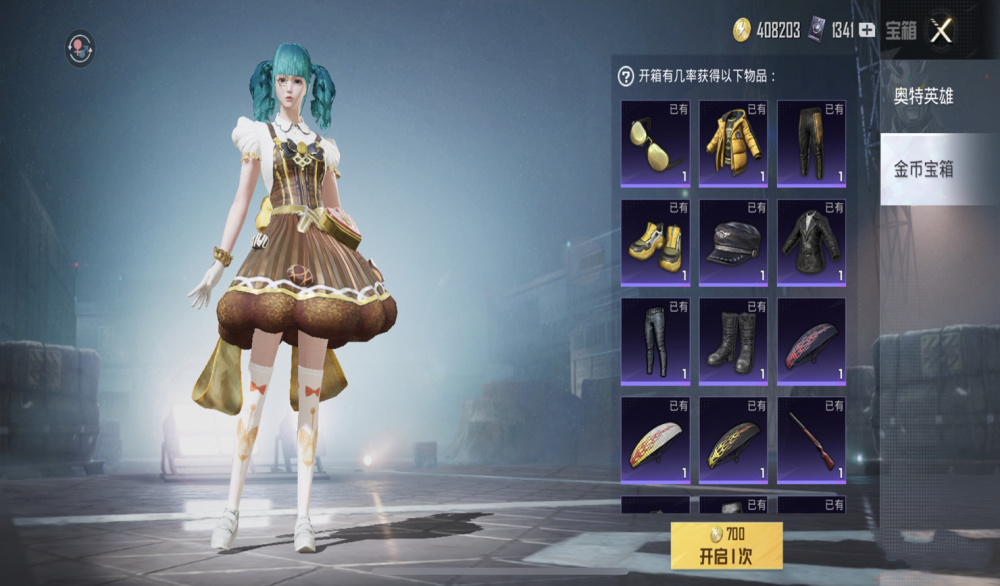The height and width of the screenshot is (586, 1000).
Task: Close the crate screen with X
Action: (x=941, y=30)
